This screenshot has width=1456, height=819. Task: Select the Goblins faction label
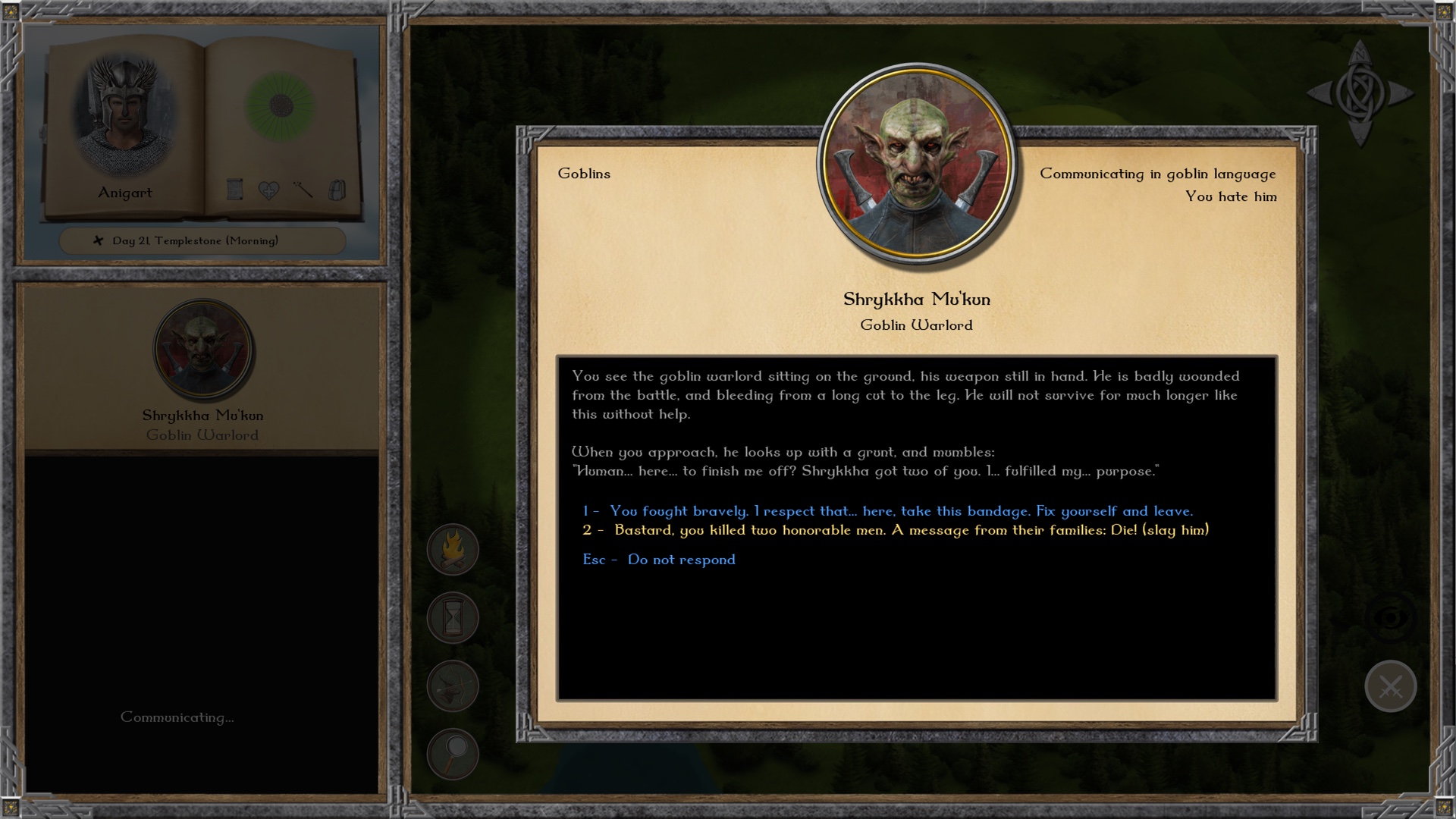pyautogui.click(x=584, y=173)
